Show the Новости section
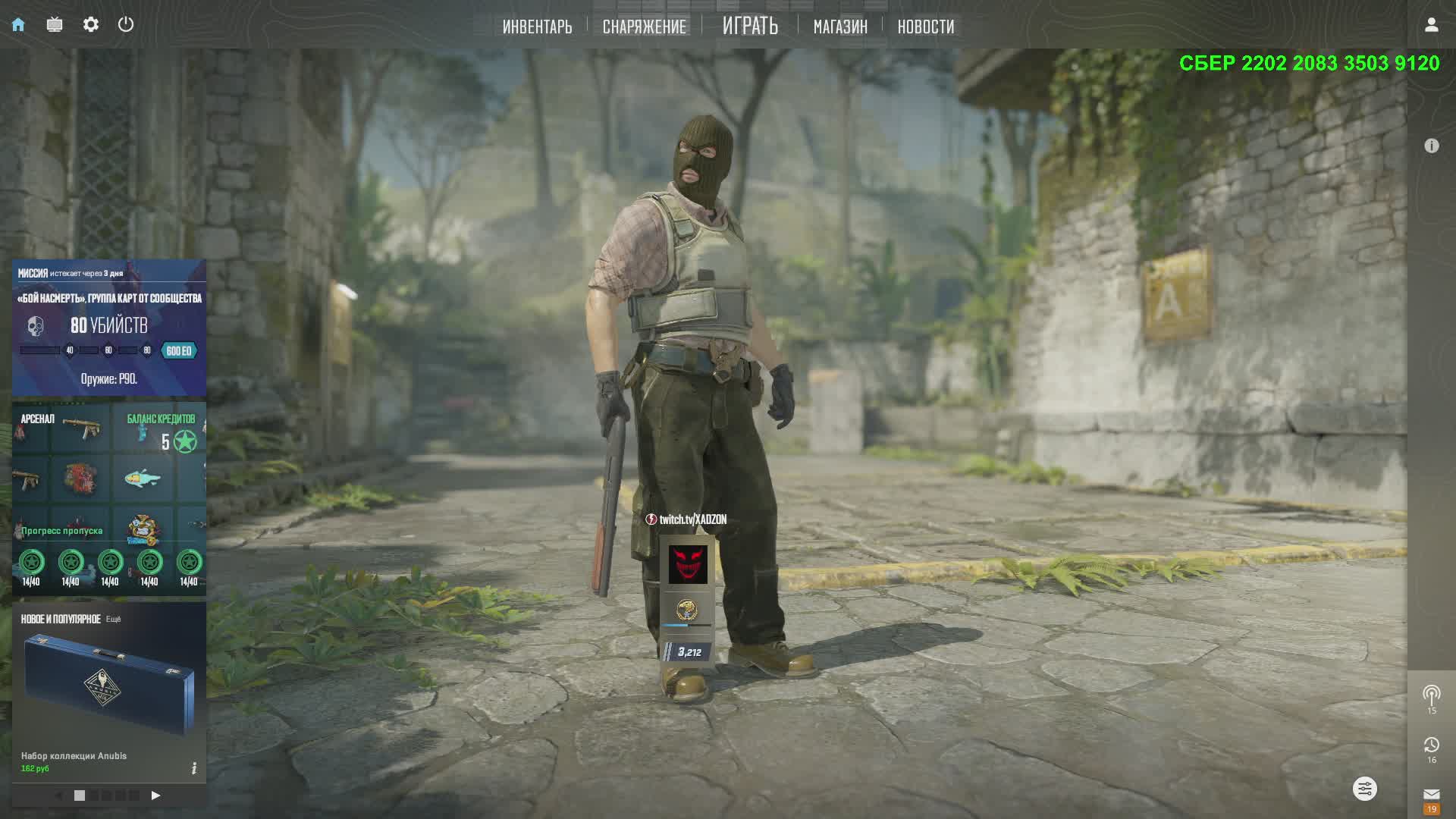Image resolution: width=1456 pixels, height=819 pixels. [x=925, y=27]
